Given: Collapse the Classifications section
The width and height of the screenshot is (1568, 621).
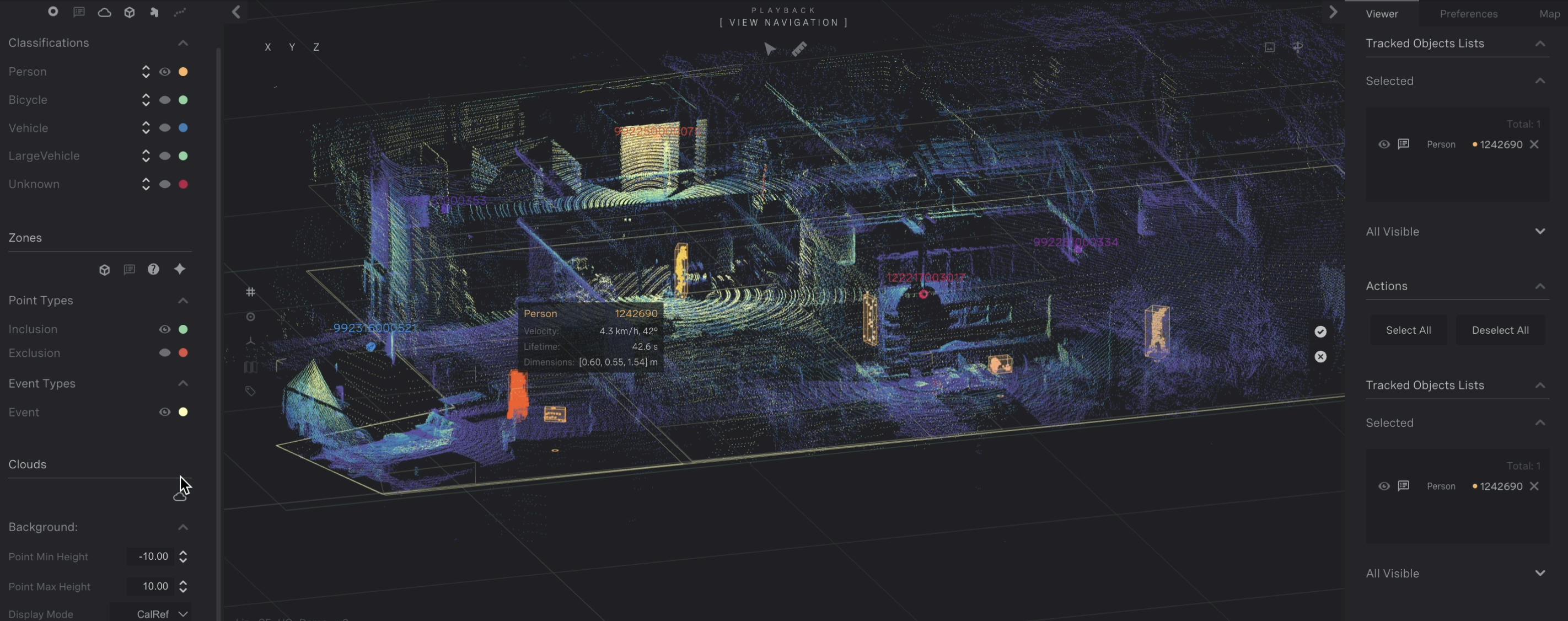Looking at the screenshot, I should click(x=183, y=42).
